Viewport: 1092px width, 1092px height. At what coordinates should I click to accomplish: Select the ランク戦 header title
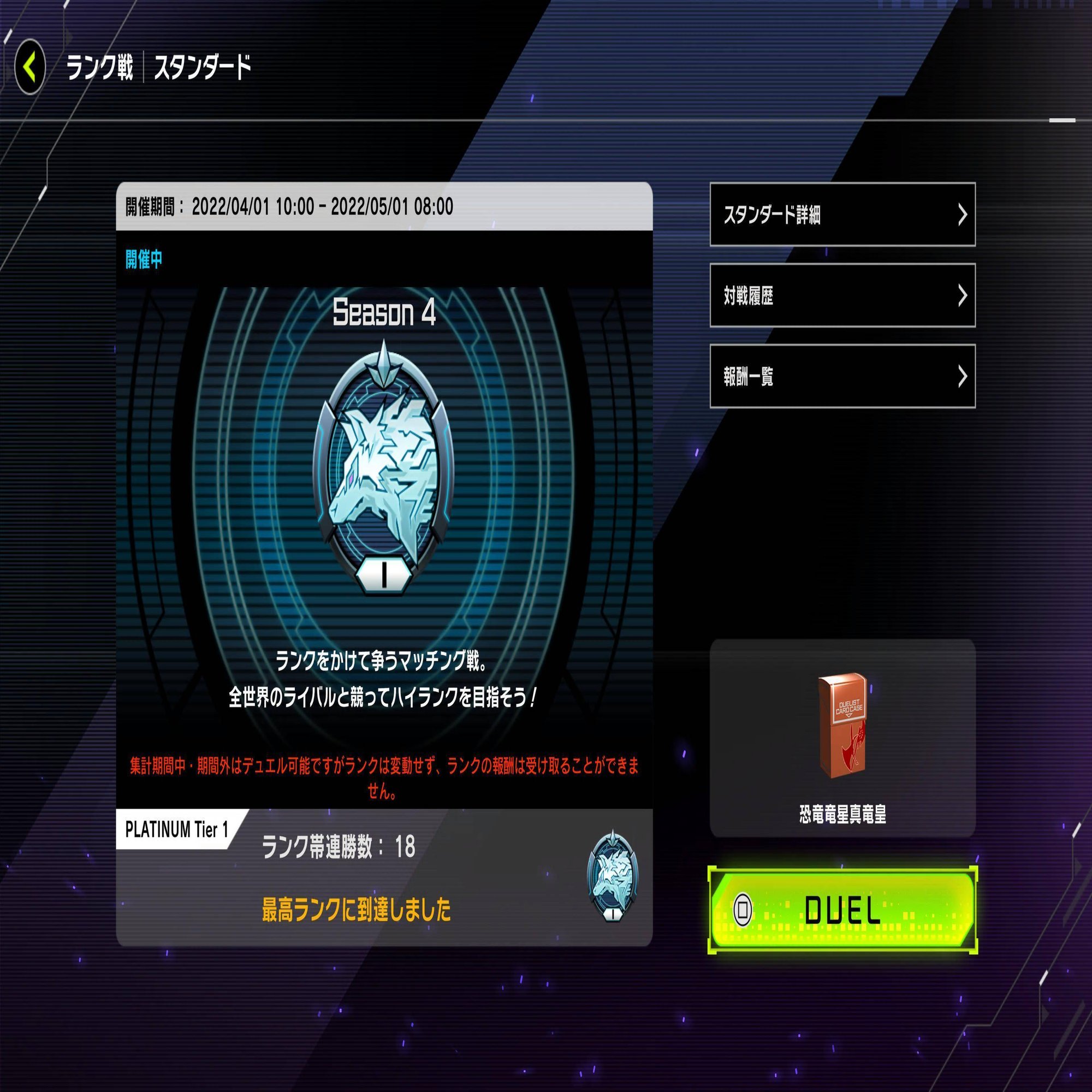point(102,67)
